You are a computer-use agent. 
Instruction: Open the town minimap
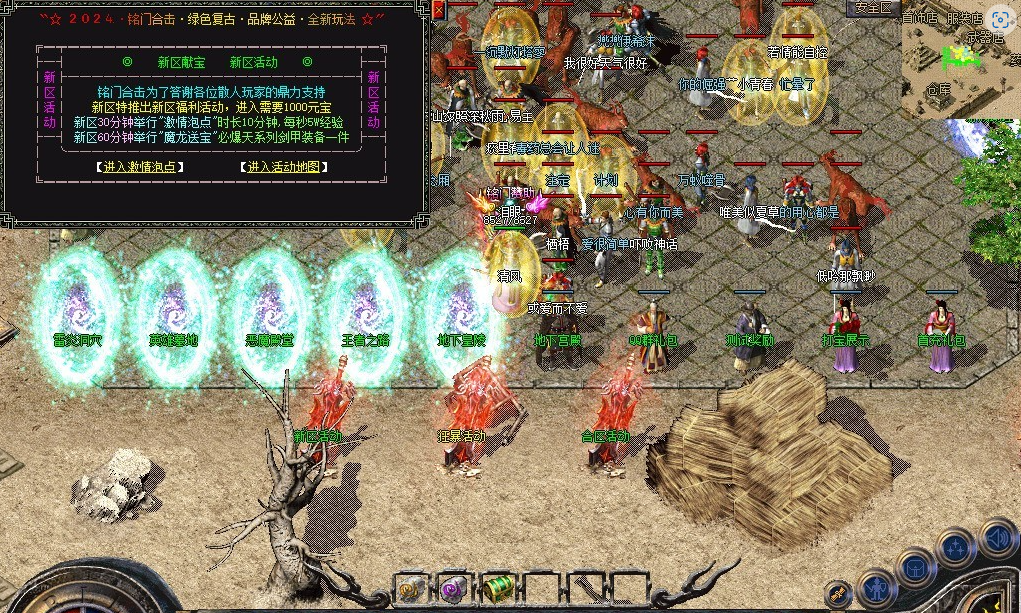959,60
